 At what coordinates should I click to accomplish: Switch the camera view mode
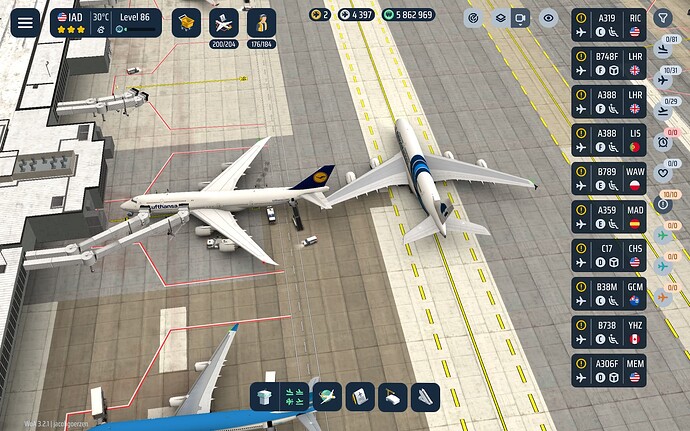[521, 17]
